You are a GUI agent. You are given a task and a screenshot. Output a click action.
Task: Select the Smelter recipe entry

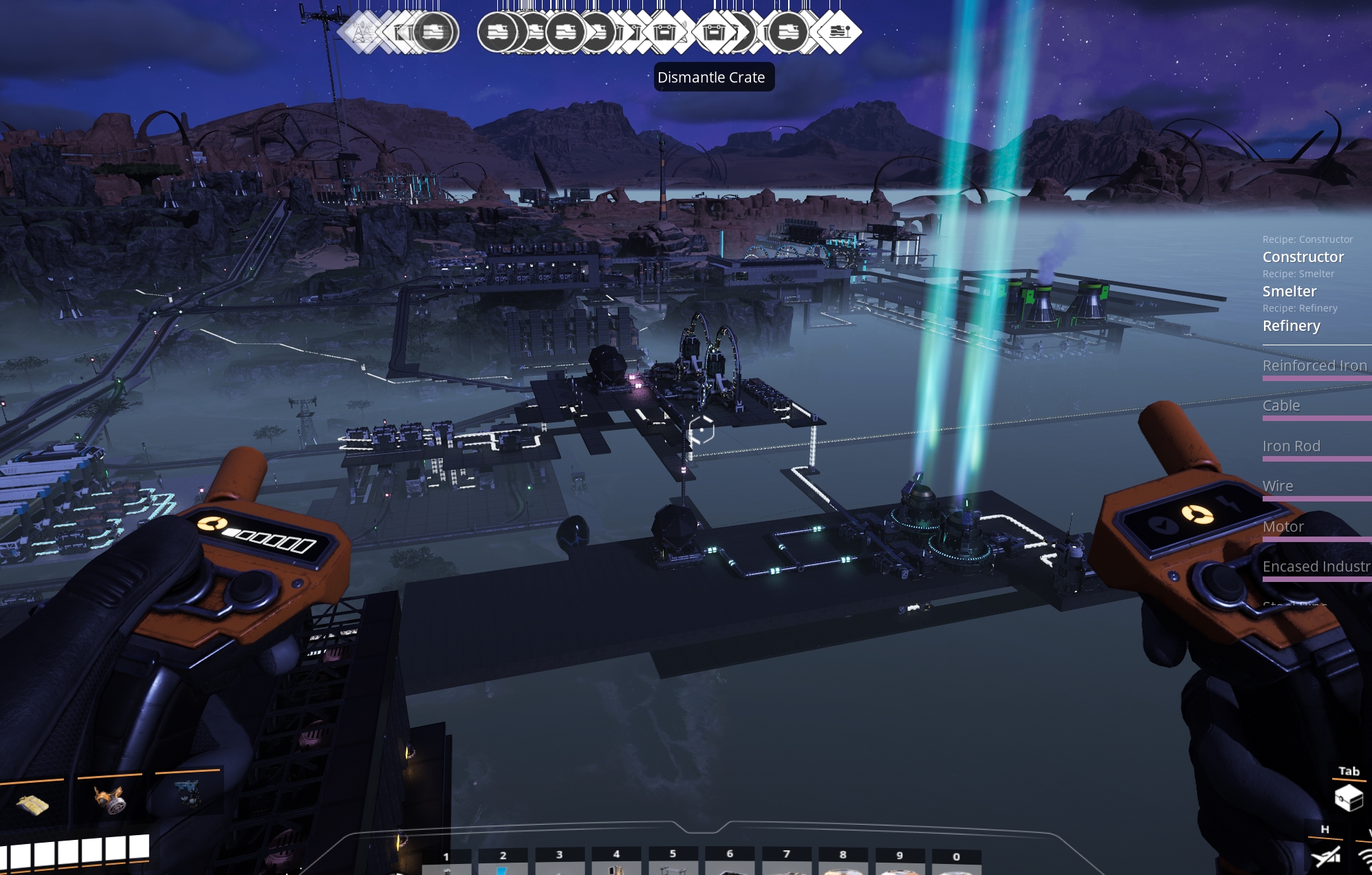tap(1289, 291)
